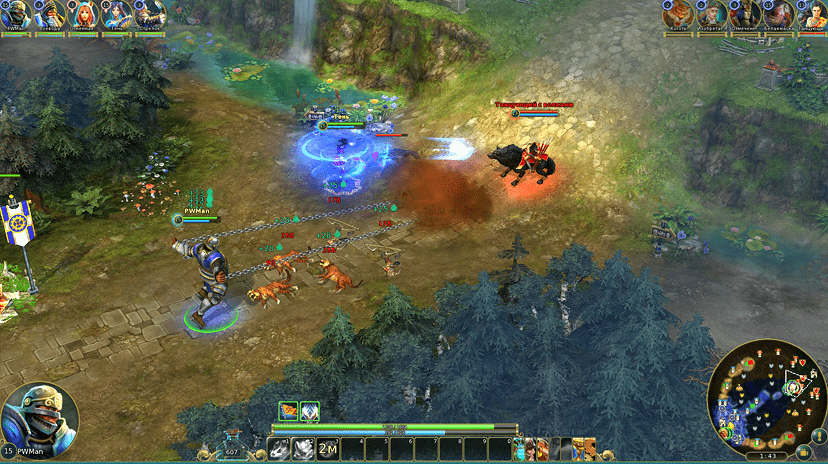
Task: Click the blue-white crystal buff icon
Action: (310, 410)
